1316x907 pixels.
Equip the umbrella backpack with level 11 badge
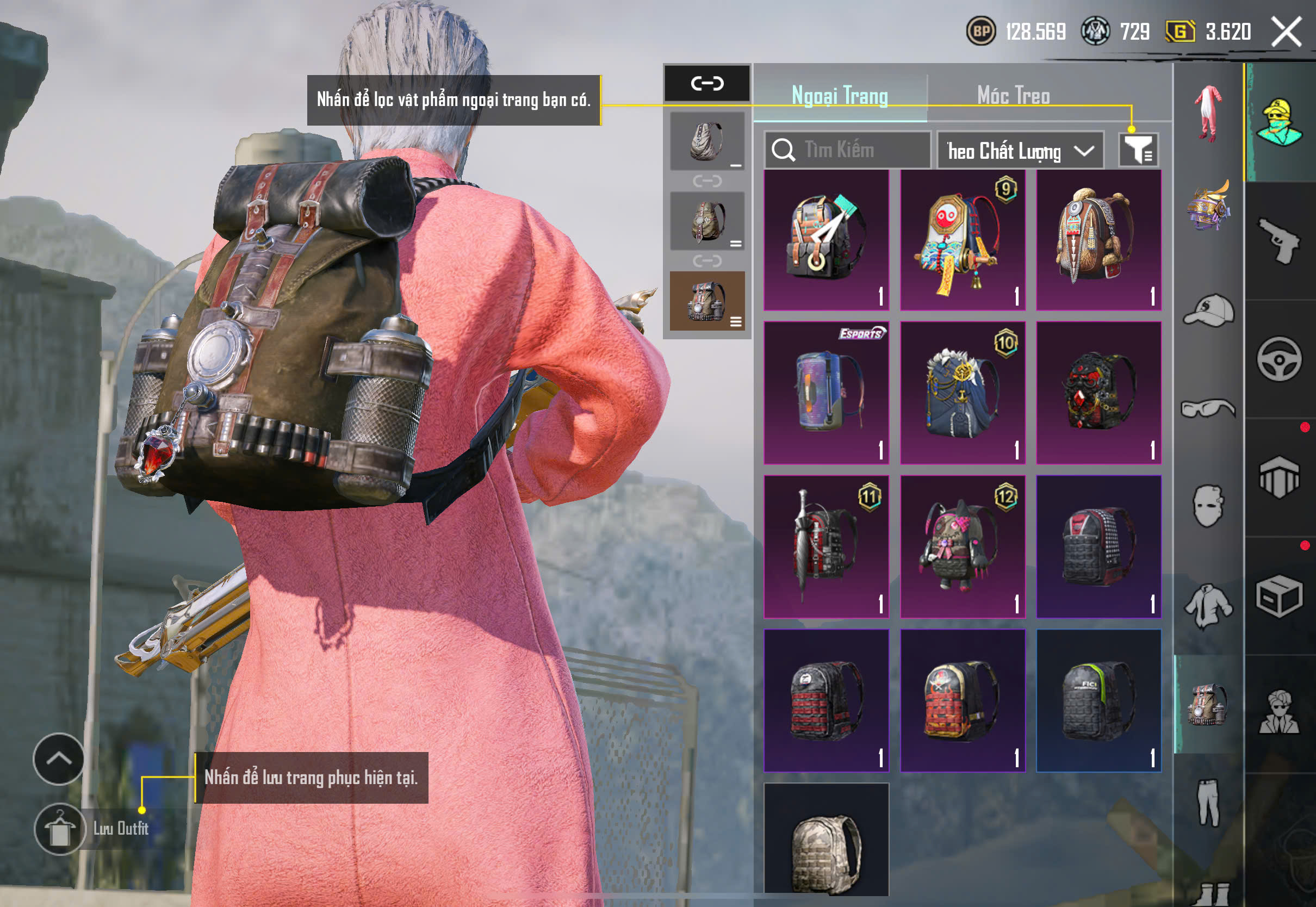[826, 546]
